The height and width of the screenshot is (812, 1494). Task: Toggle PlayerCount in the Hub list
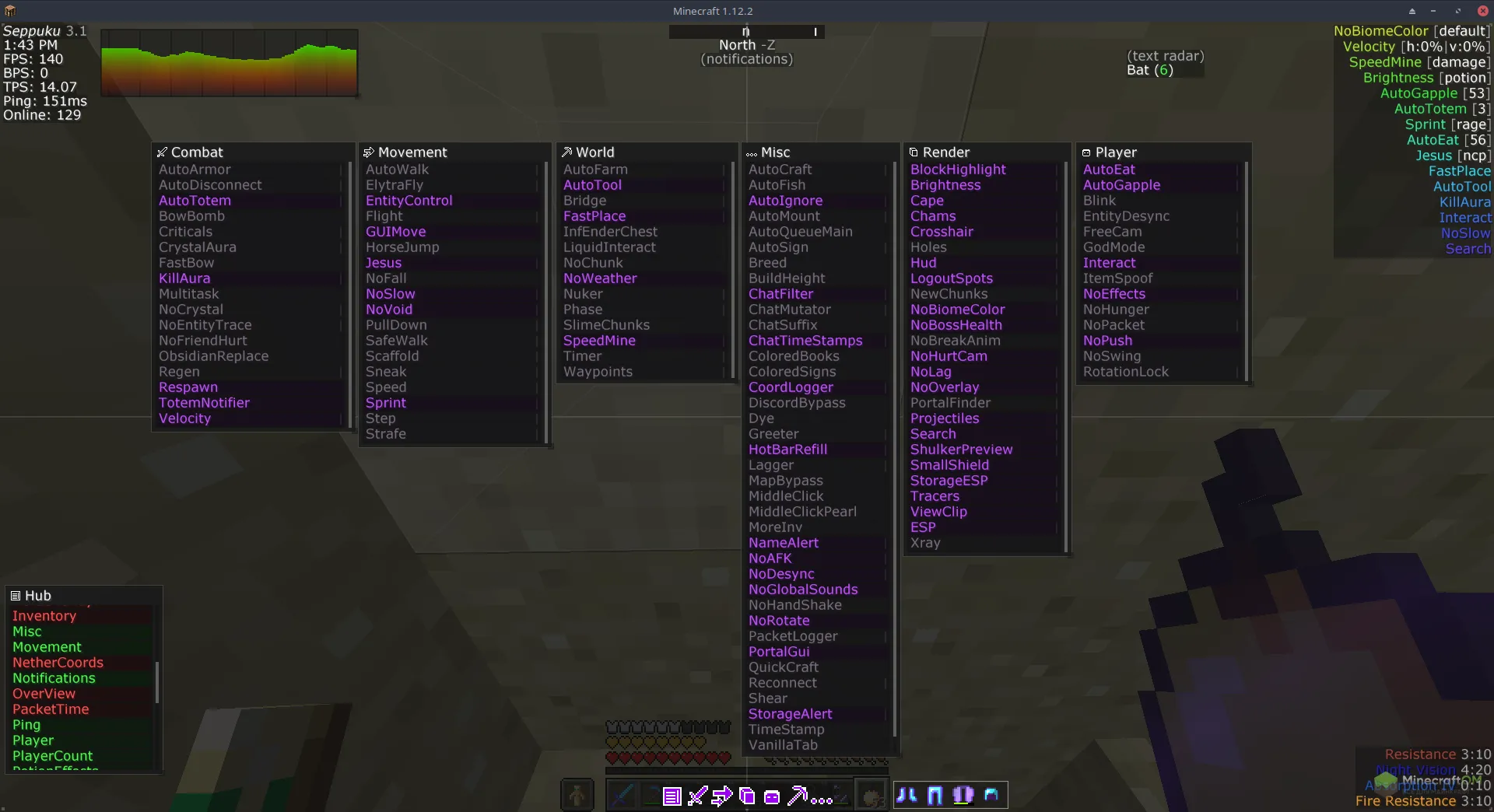point(52,756)
